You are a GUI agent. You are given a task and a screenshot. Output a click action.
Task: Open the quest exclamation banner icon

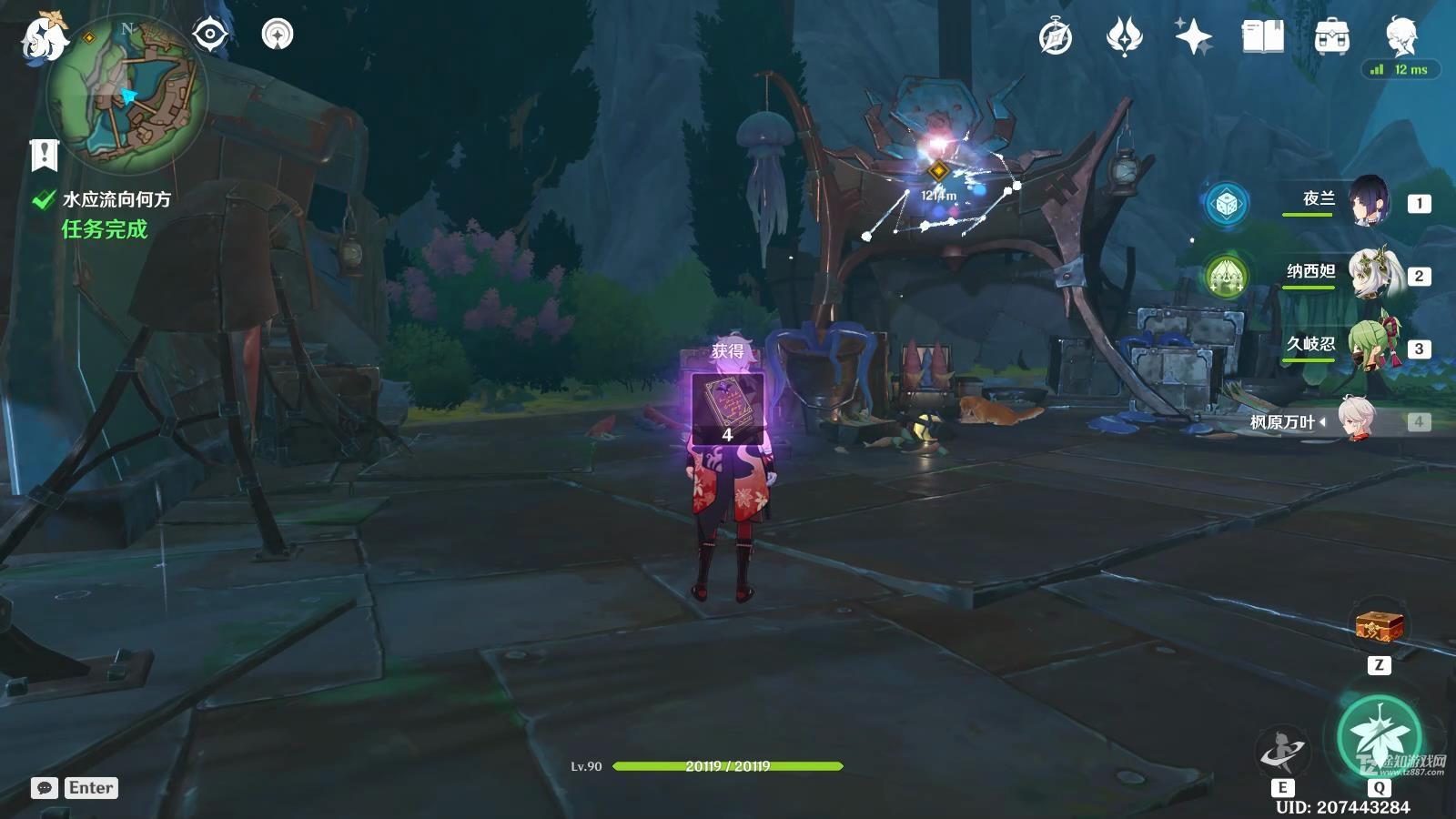(x=44, y=156)
